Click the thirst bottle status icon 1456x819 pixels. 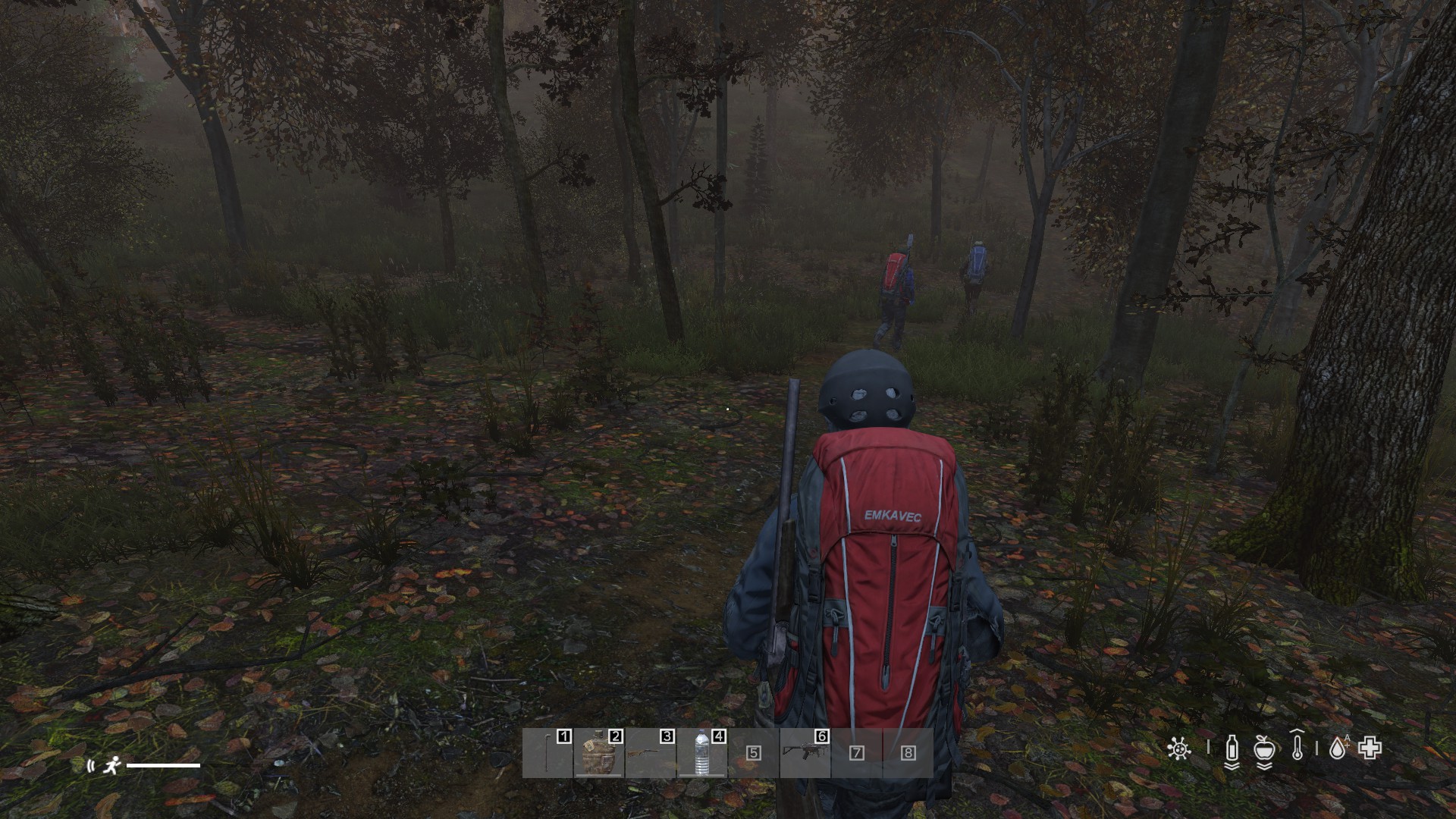[x=1232, y=750]
